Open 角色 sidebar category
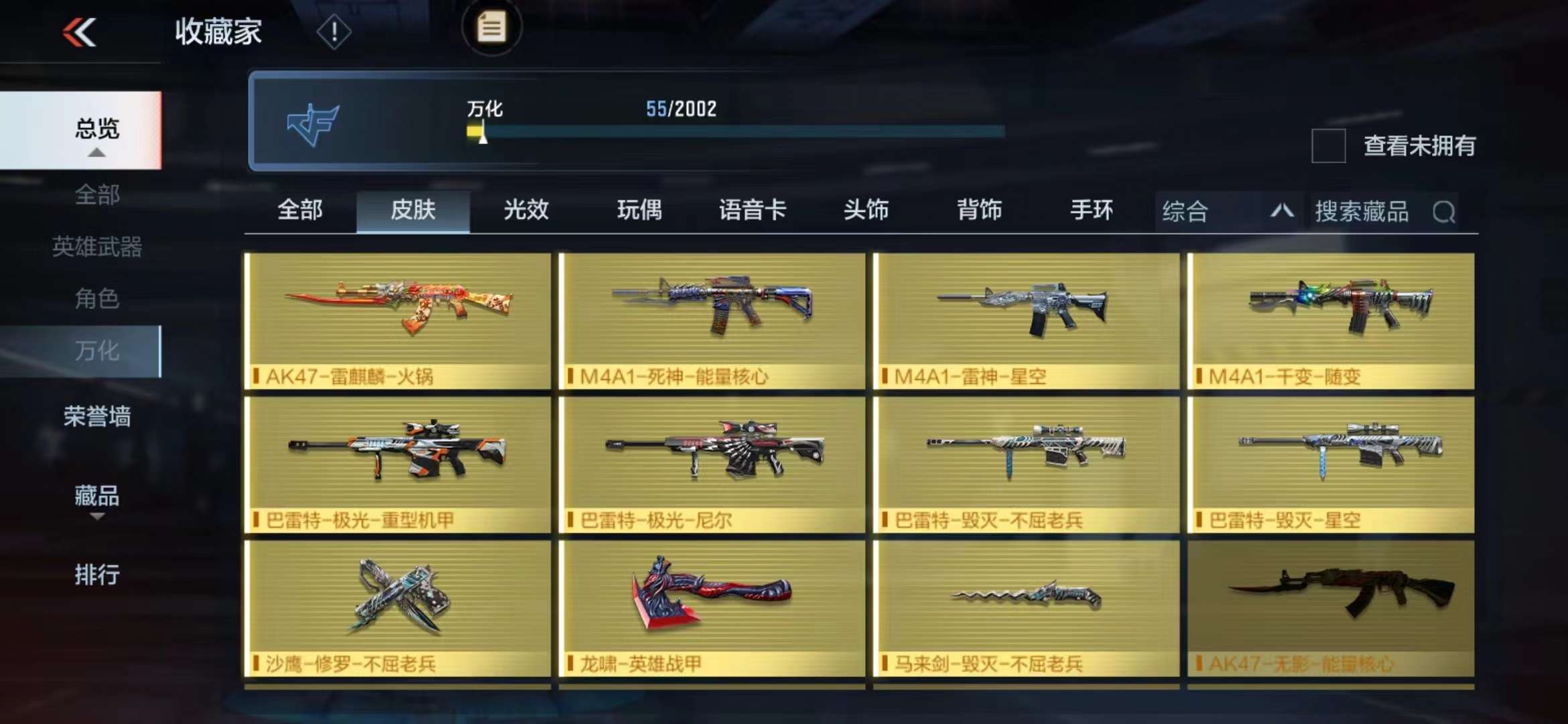 tap(96, 298)
